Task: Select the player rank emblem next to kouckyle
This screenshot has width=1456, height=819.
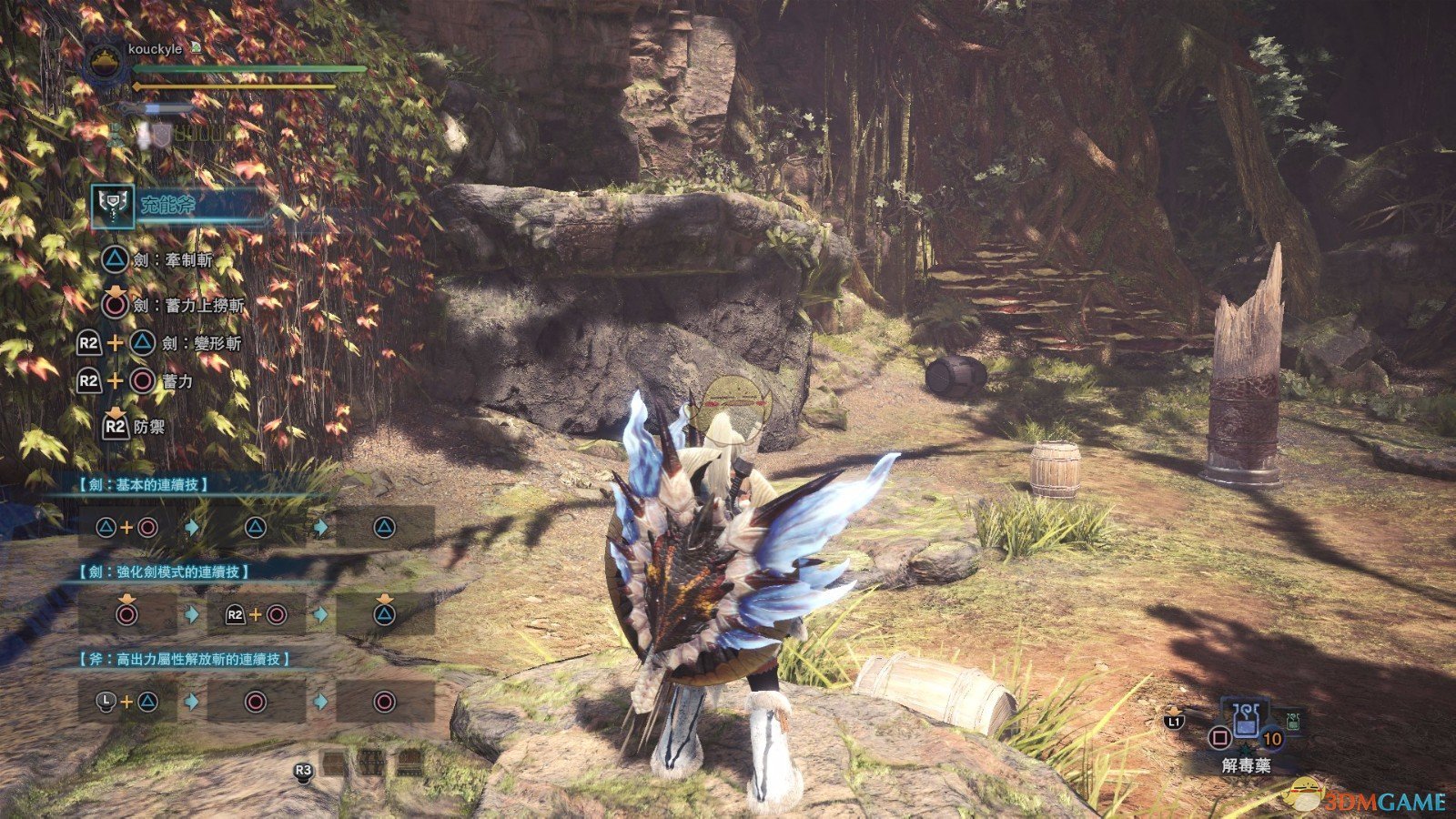Action: (x=104, y=61)
